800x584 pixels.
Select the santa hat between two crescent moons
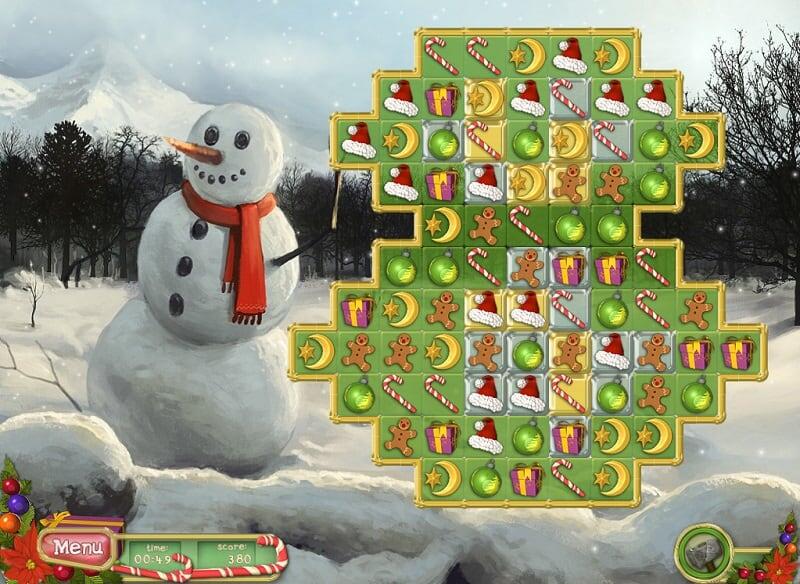point(570,57)
